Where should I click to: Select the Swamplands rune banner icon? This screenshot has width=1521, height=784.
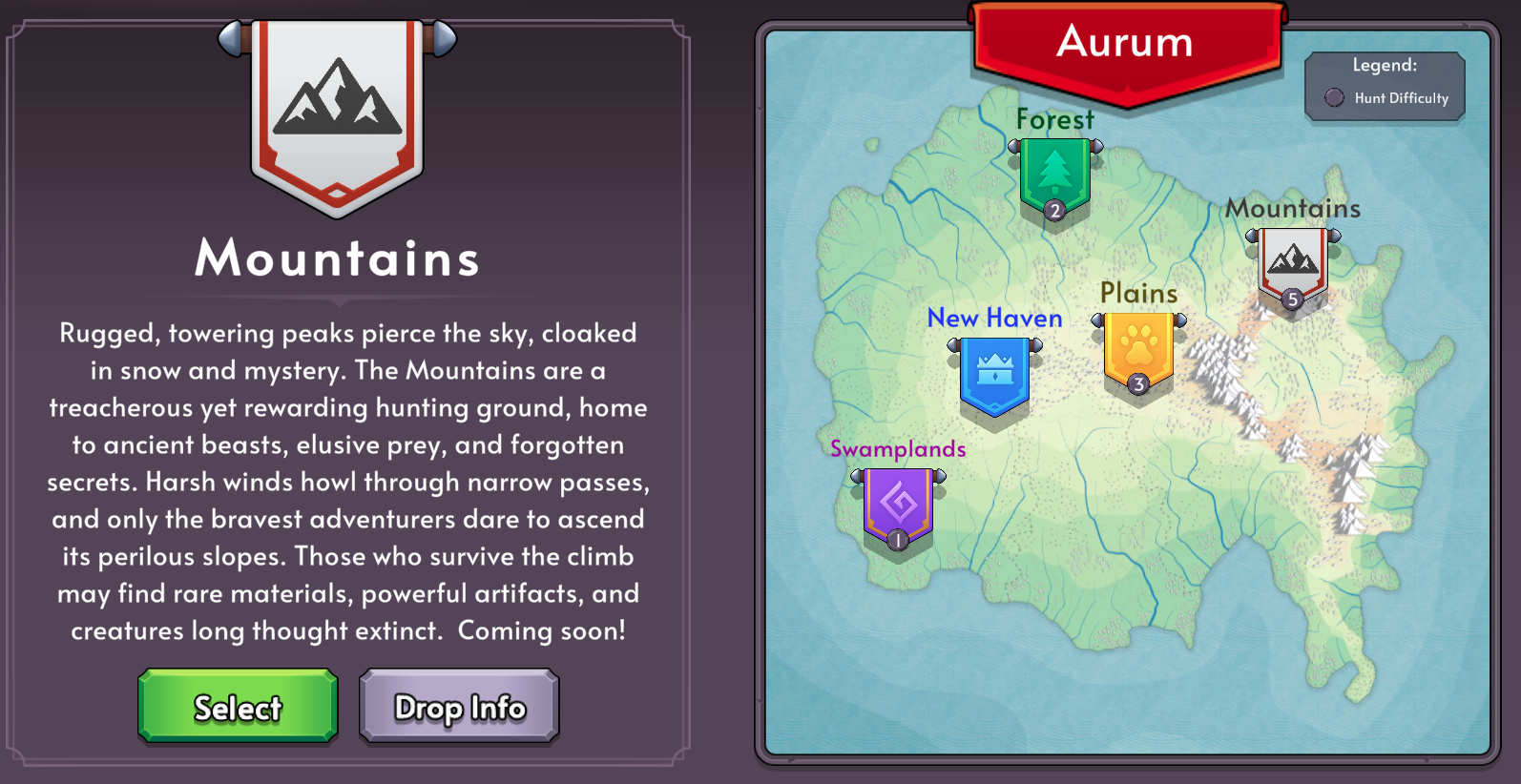point(897,503)
